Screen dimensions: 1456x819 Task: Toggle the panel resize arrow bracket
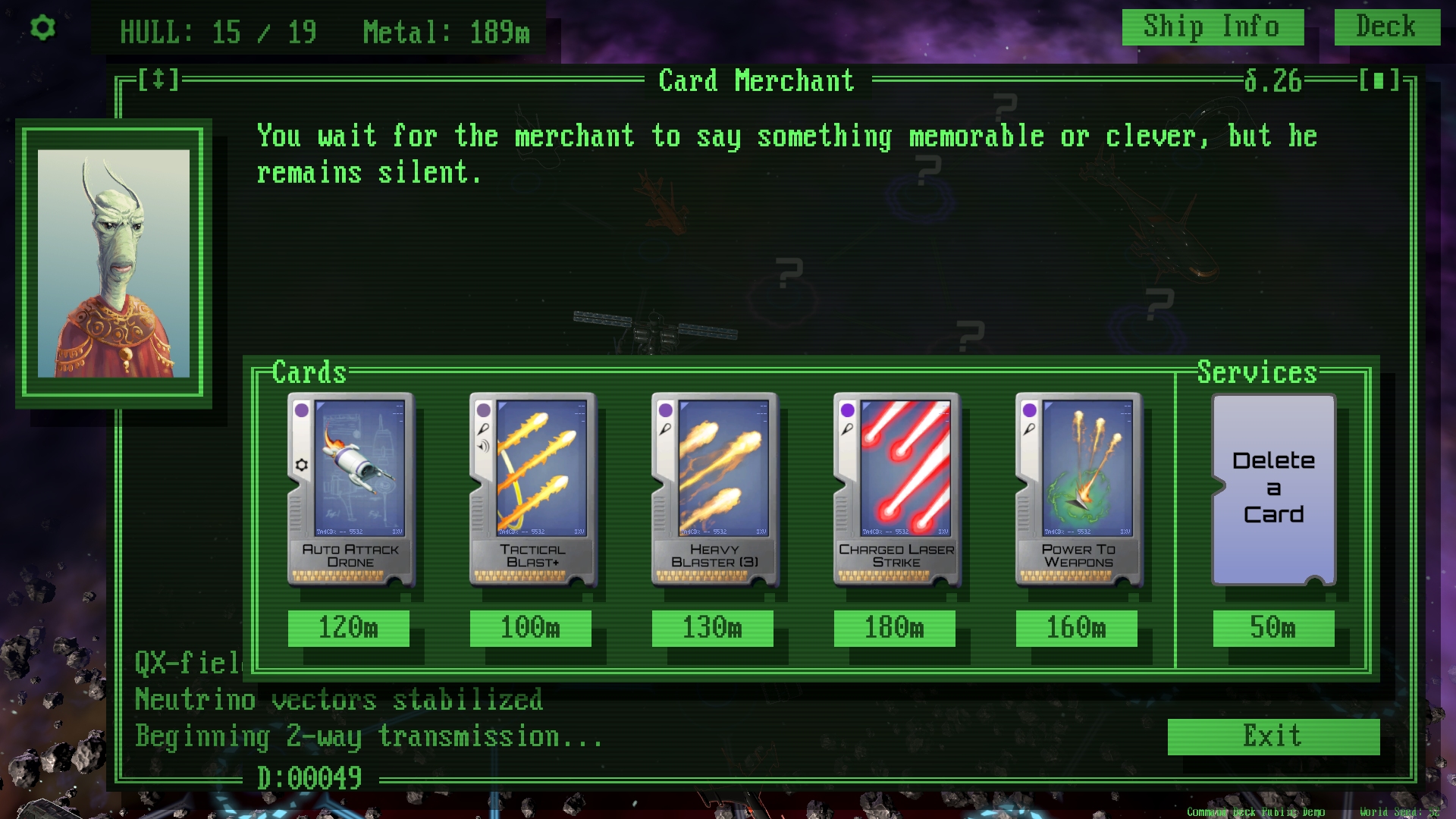(158, 80)
